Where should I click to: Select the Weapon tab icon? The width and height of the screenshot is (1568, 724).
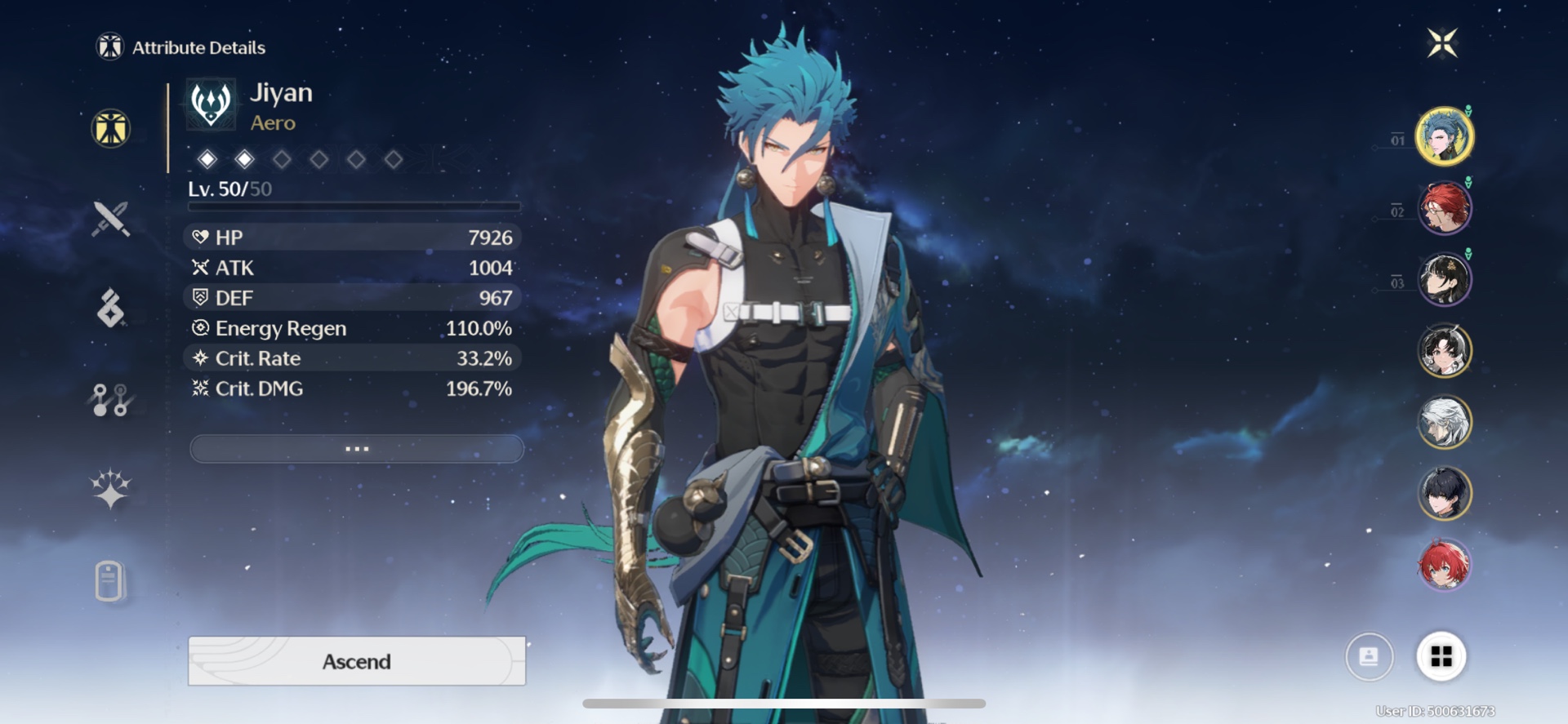click(x=111, y=219)
